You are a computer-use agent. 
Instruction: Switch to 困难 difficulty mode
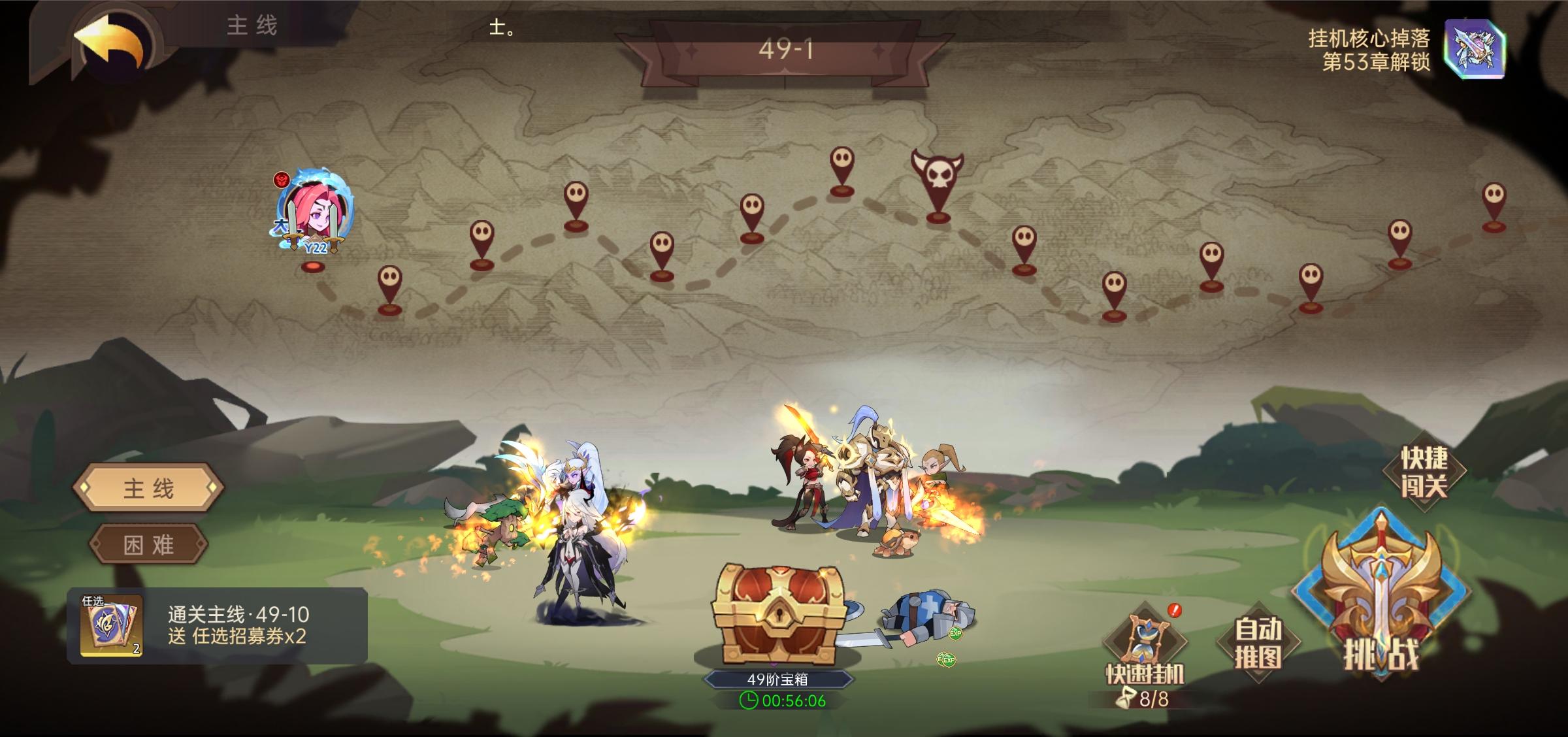pos(149,546)
